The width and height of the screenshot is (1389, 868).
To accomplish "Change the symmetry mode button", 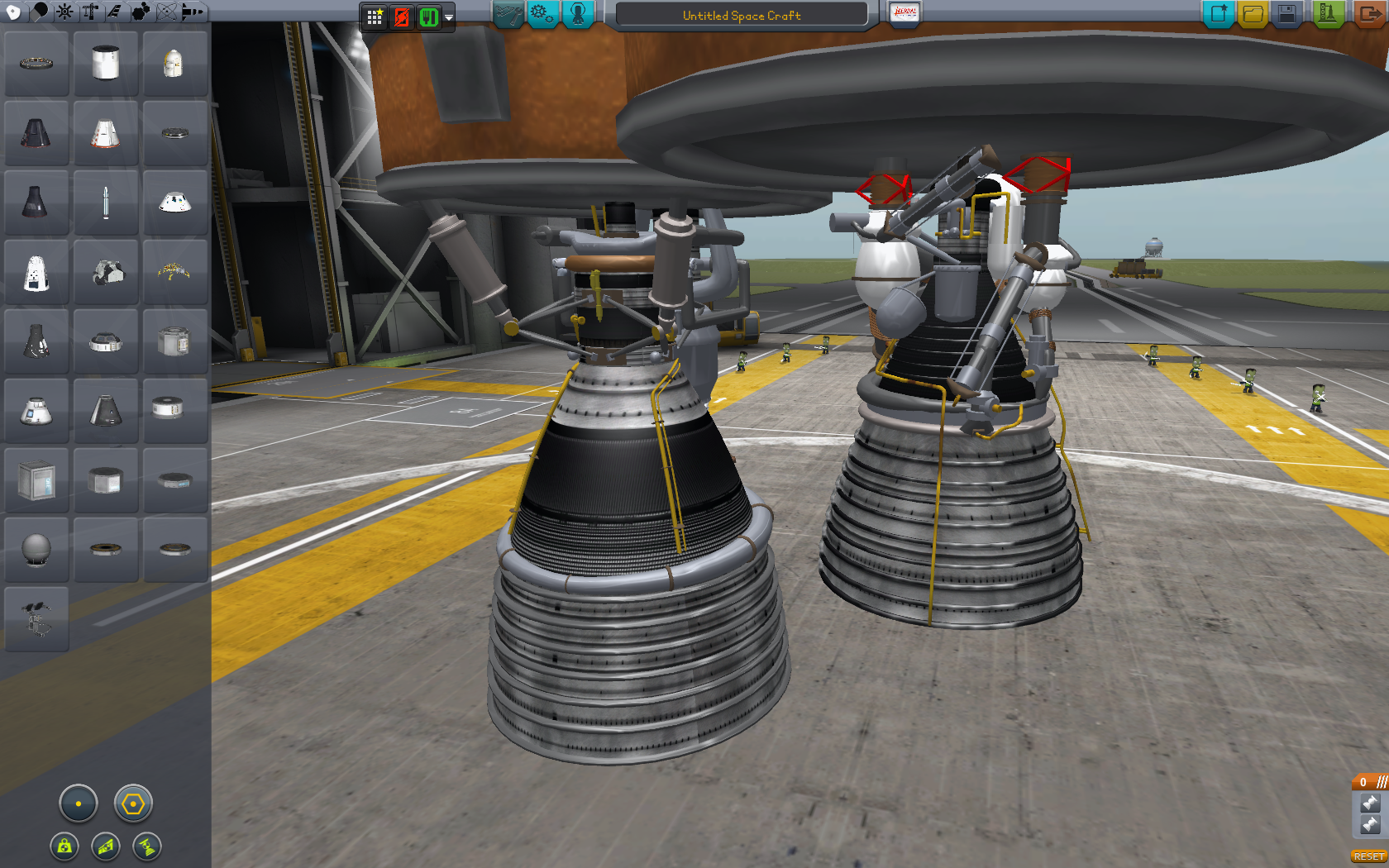I will 79,804.
